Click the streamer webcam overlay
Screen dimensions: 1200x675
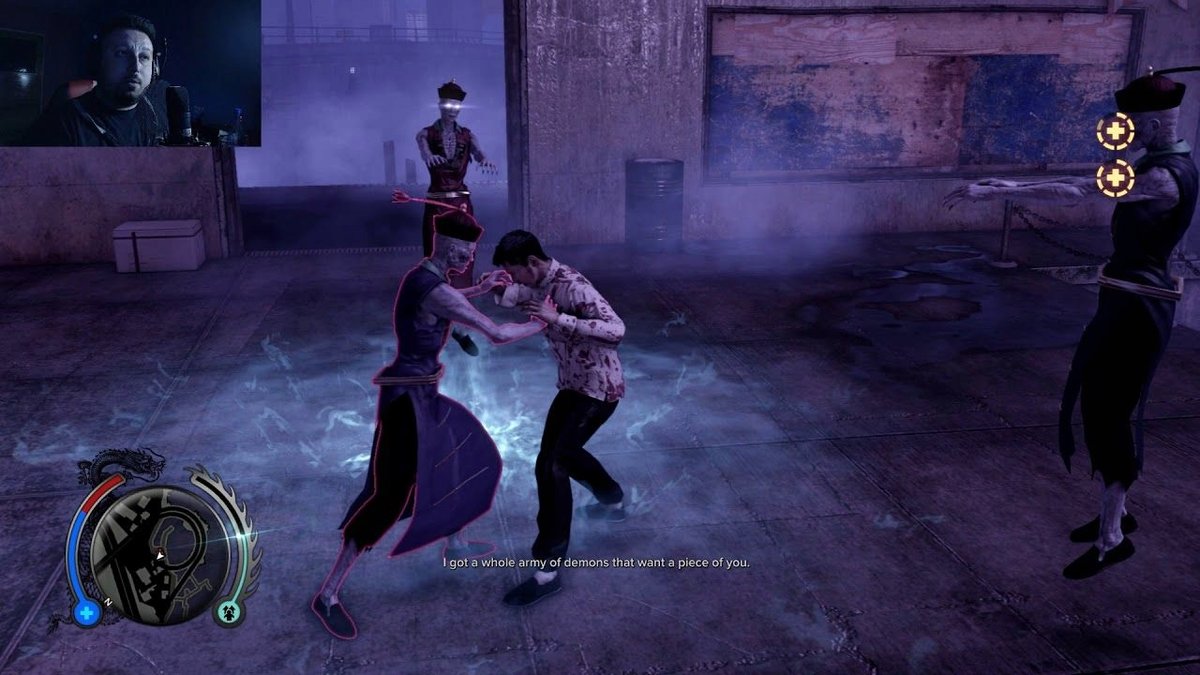click(x=130, y=73)
